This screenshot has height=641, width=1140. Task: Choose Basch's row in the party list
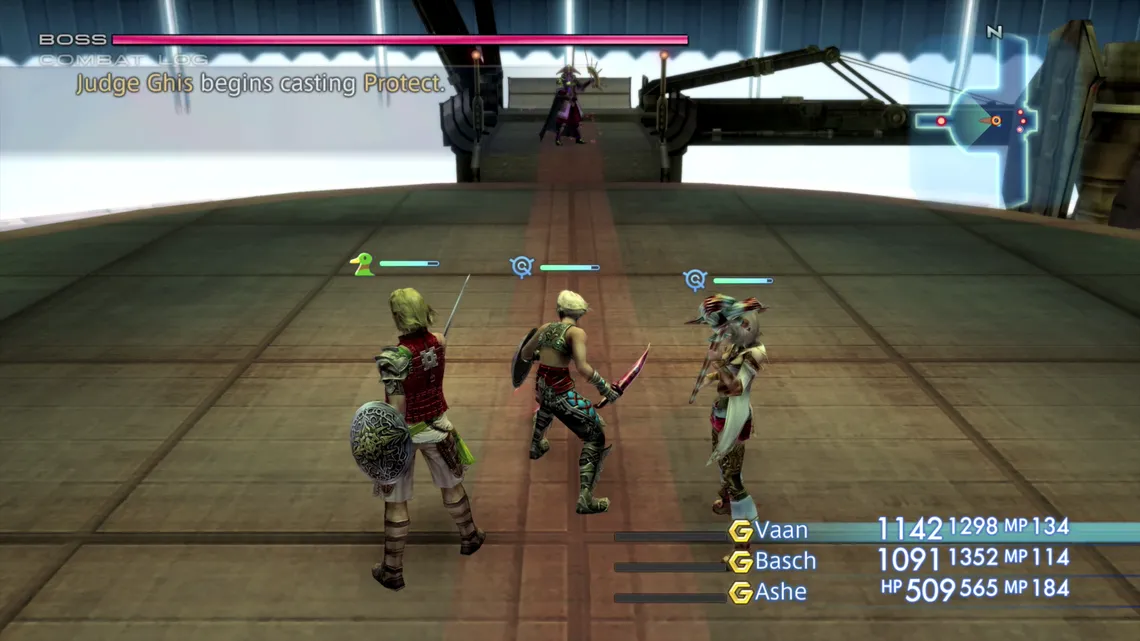click(785, 561)
